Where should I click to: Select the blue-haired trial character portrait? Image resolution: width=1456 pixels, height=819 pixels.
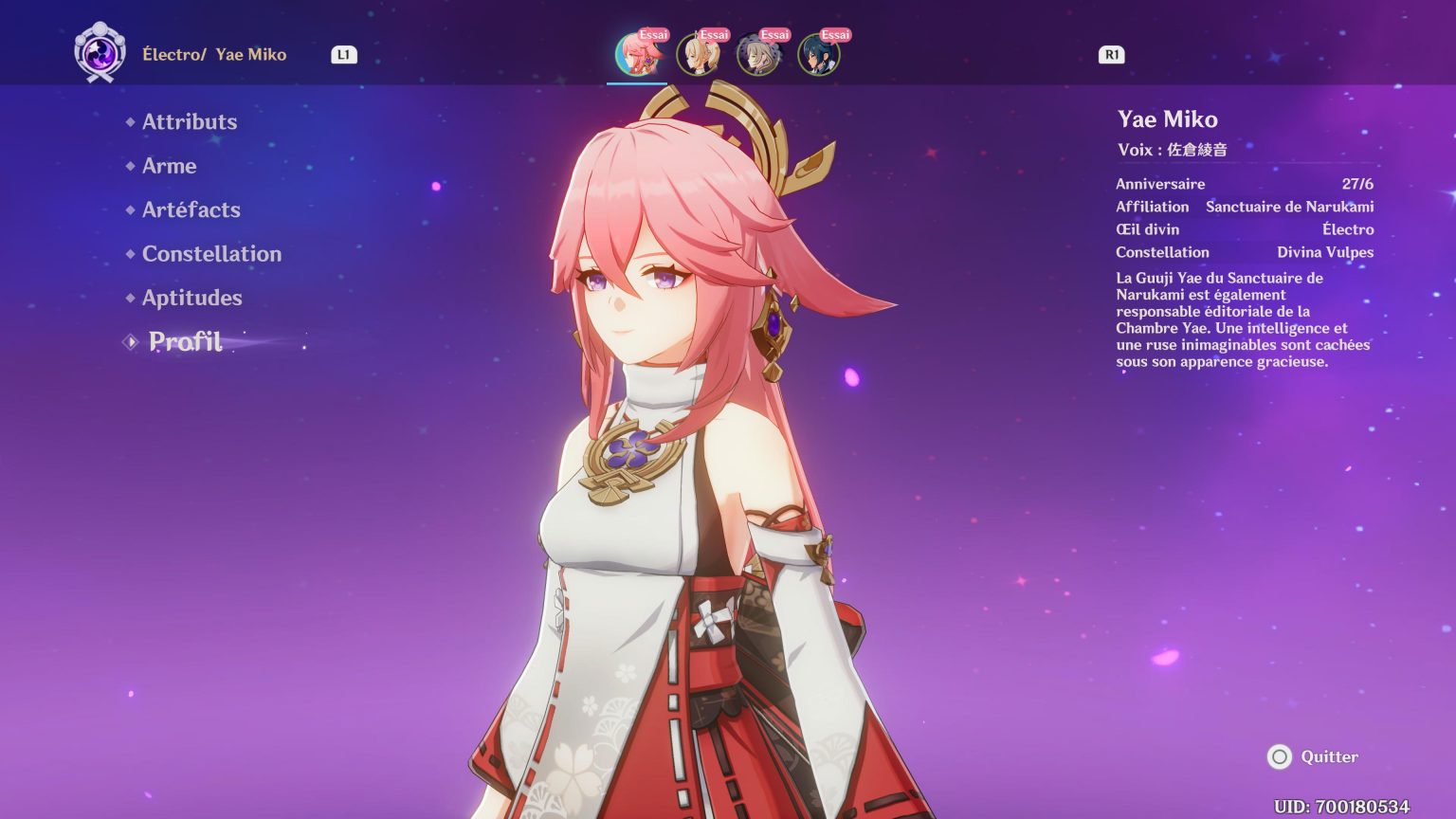(818, 54)
